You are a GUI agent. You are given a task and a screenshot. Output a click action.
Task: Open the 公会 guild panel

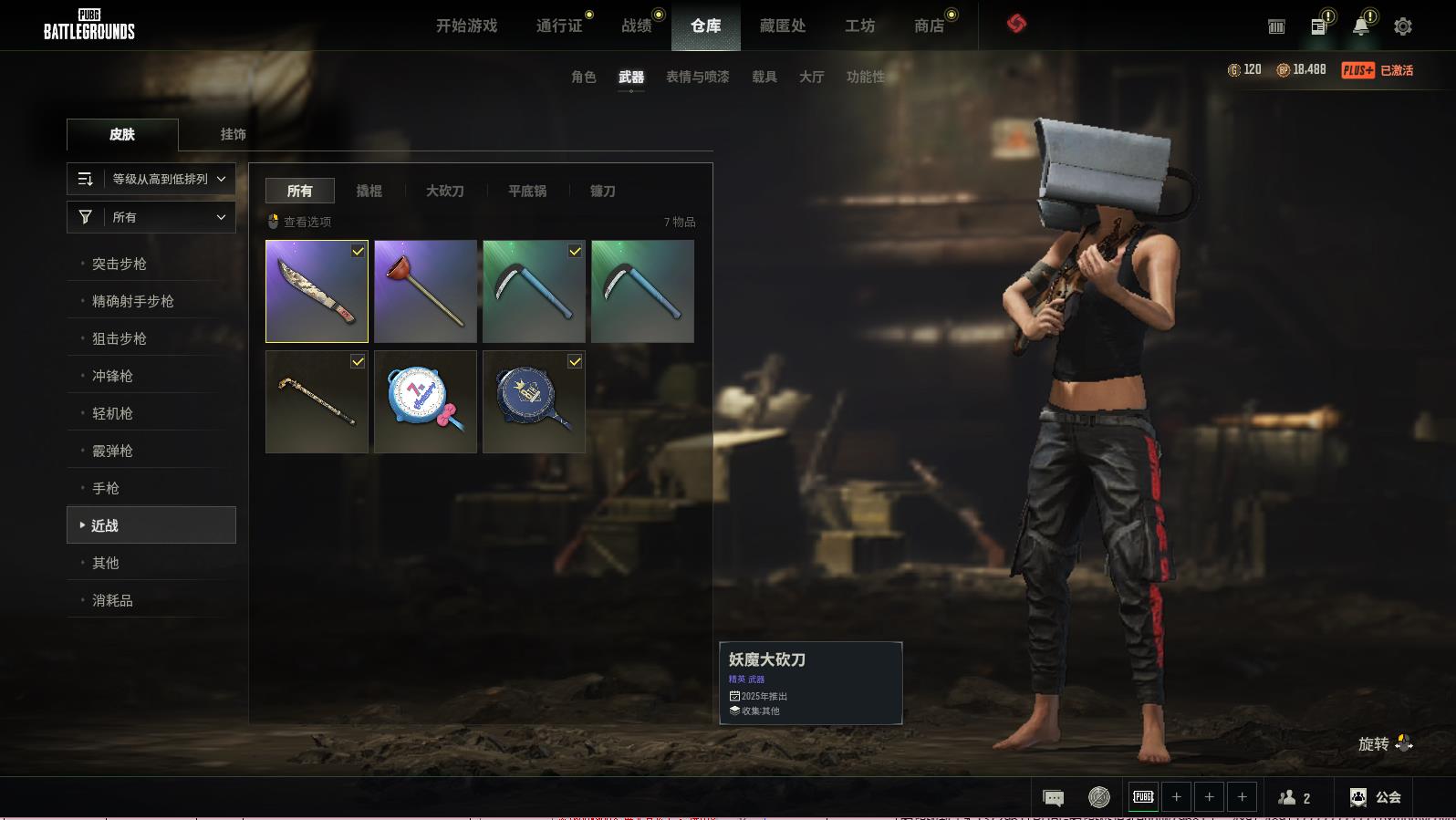click(x=1376, y=797)
